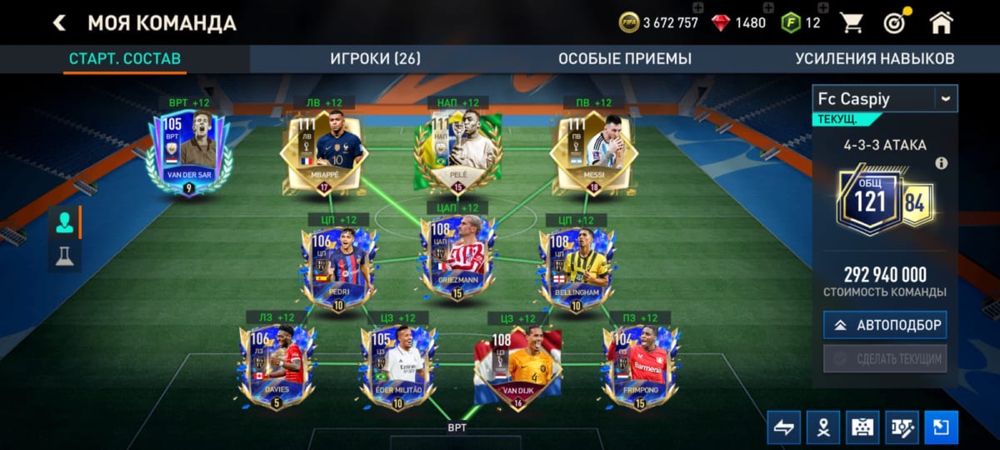The width and height of the screenshot is (1000, 450).
Task: Open the Игроки (26) tab
Action: coord(375,58)
